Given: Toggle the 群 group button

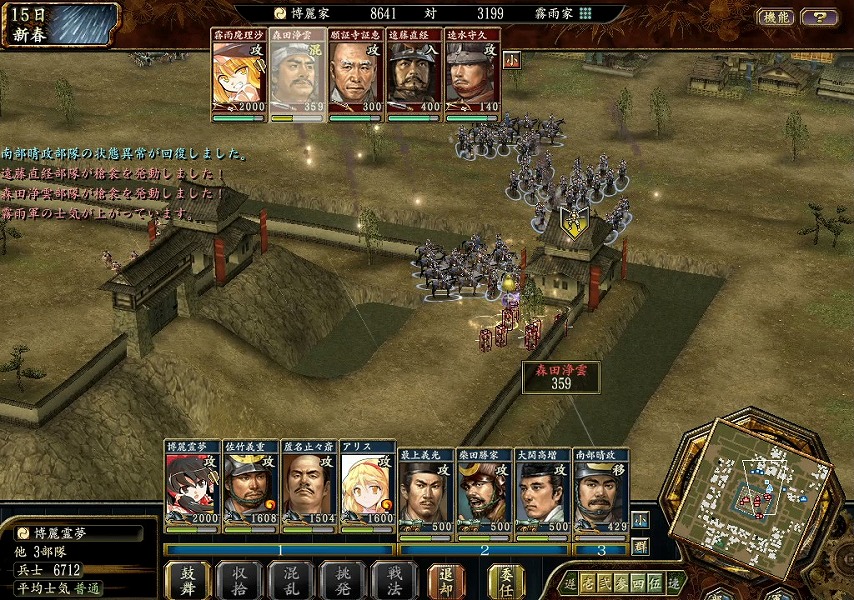Looking at the screenshot, I should click(640, 546).
